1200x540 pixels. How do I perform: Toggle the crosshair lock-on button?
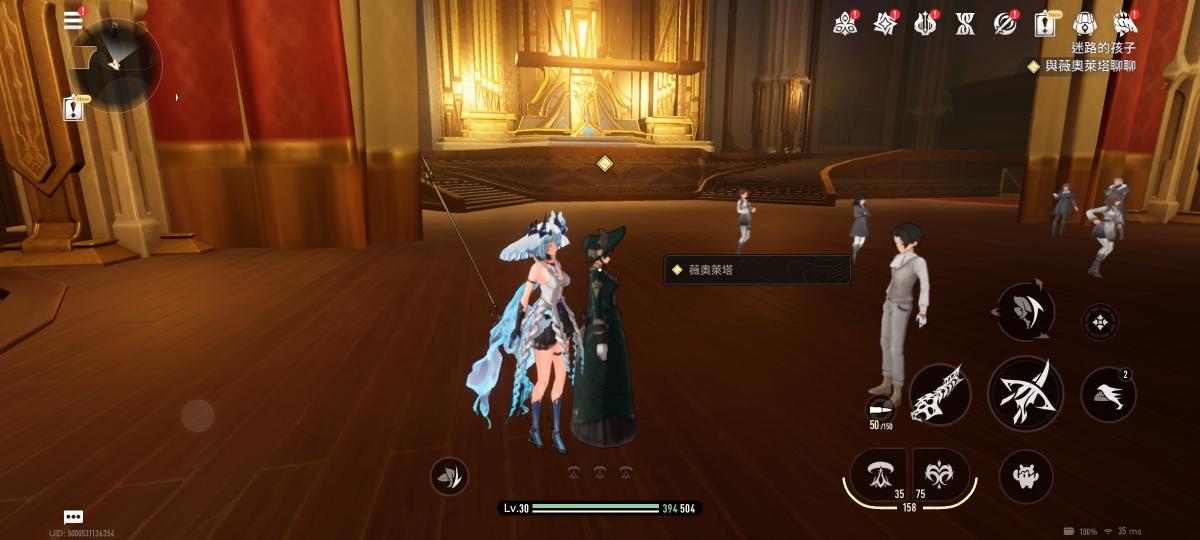(x=1100, y=322)
